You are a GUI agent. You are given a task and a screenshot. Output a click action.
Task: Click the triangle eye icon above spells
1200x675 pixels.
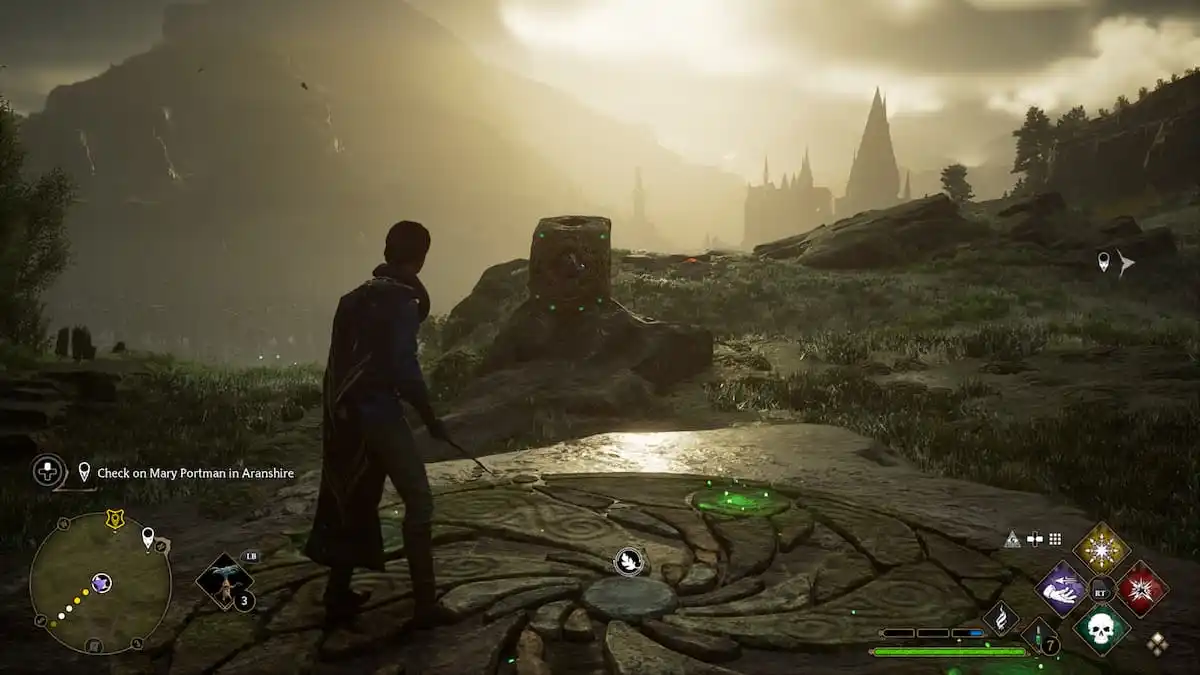1012,539
